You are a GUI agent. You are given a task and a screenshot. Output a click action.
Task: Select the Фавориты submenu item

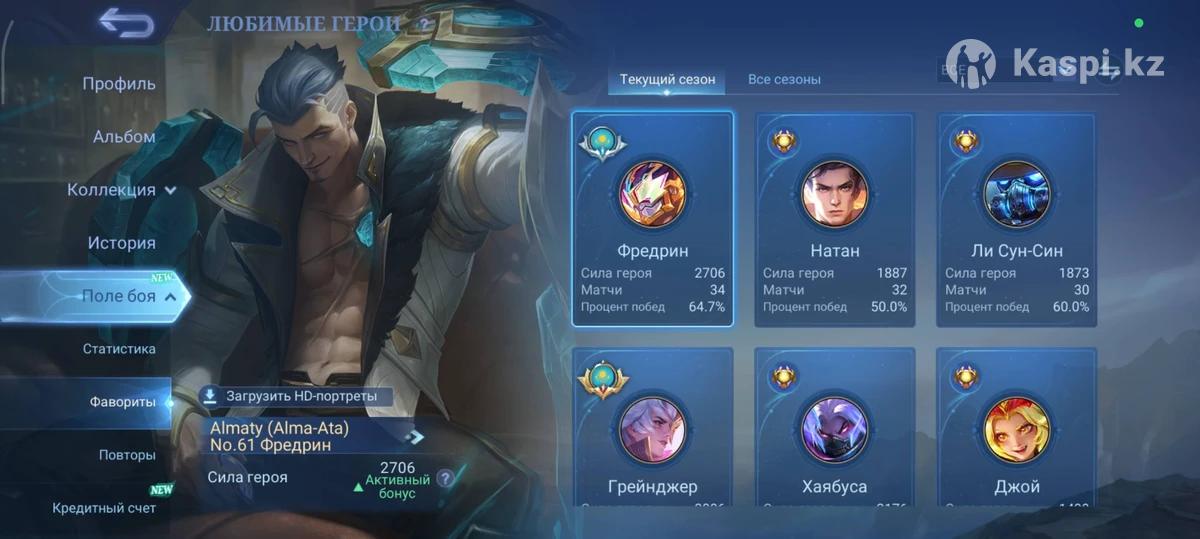point(122,402)
